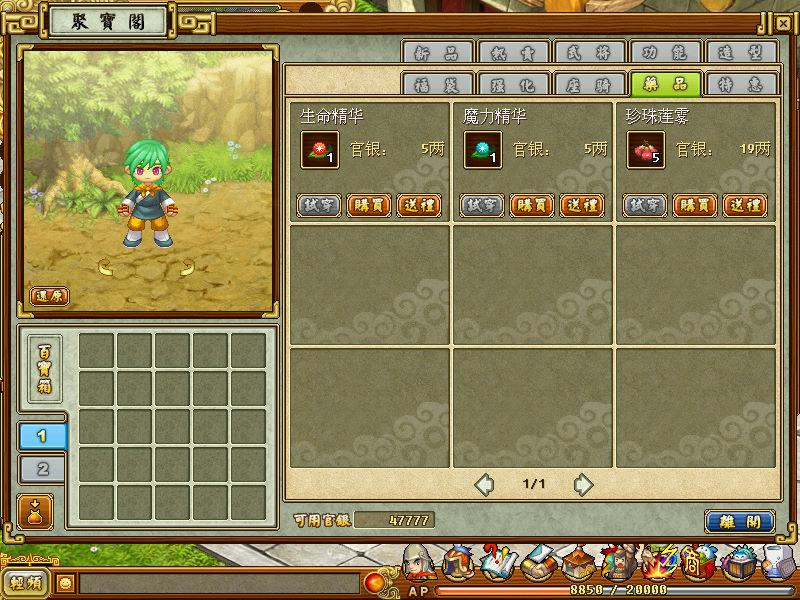Select the 魔力精华 blue flower icon
This screenshot has height=600, width=800.
(x=482, y=150)
